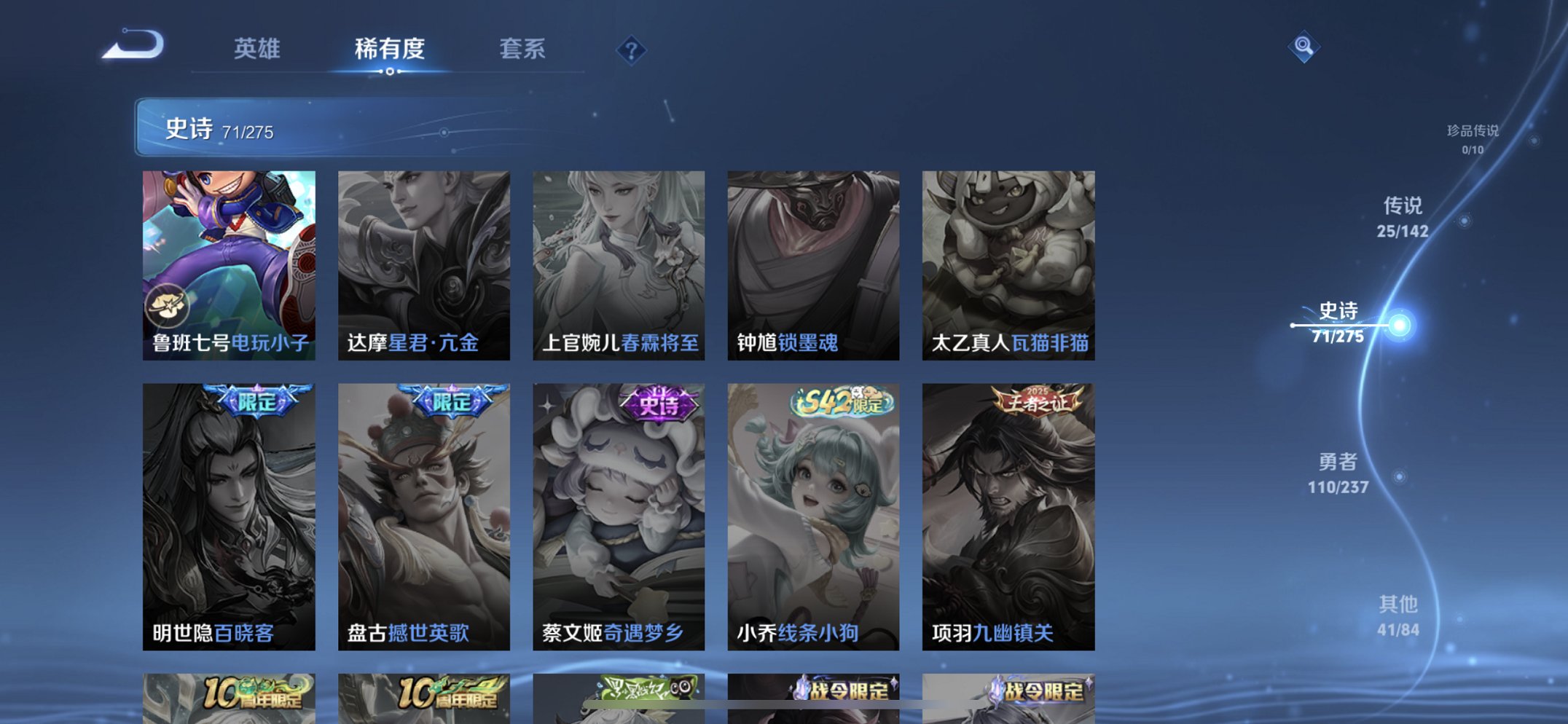This screenshot has height=724, width=1568.
Task: Select the 稀有度 tab
Action: pyautogui.click(x=390, y=49)
